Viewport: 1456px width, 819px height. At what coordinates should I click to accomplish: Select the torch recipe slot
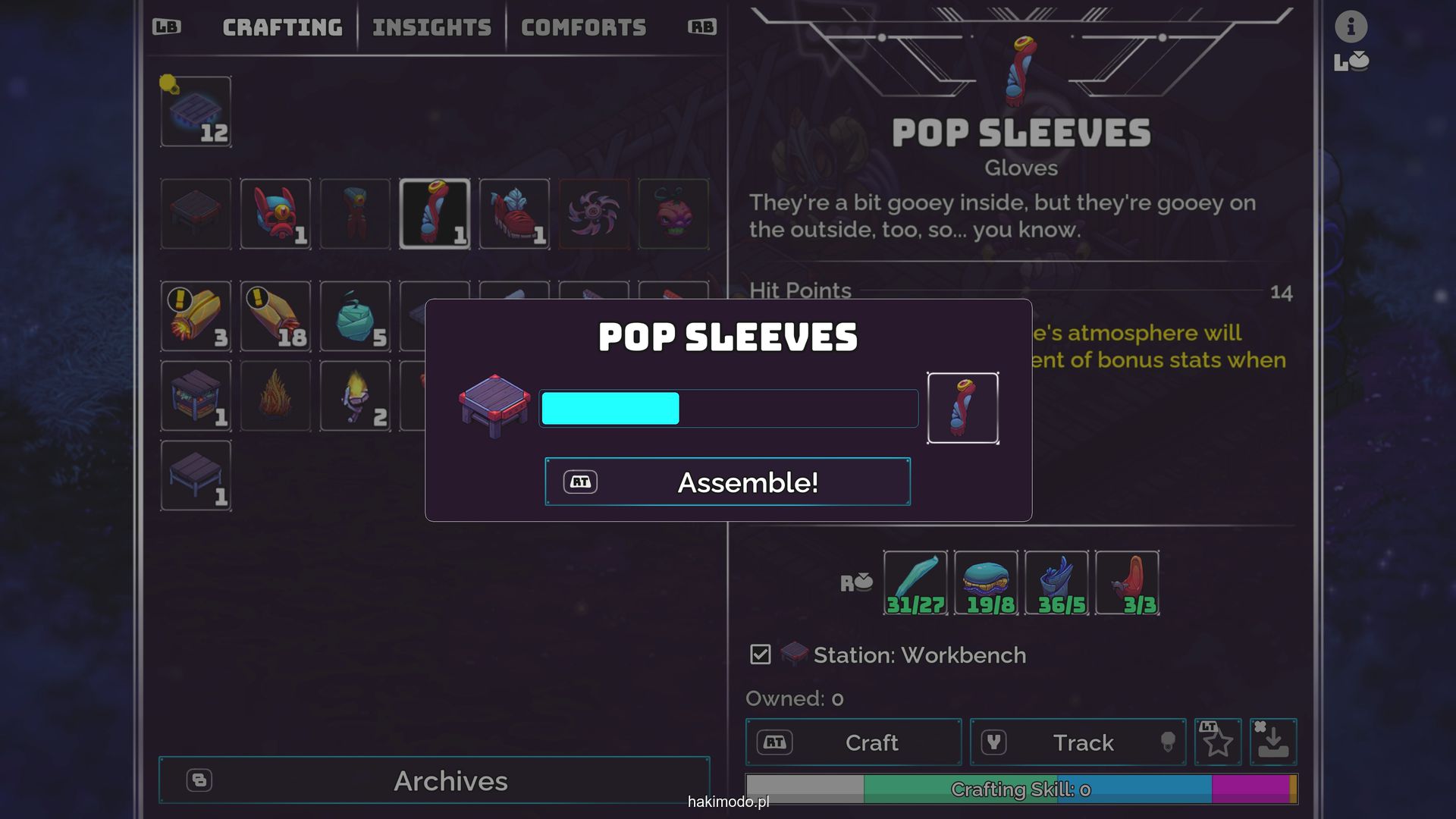point(355,396)
